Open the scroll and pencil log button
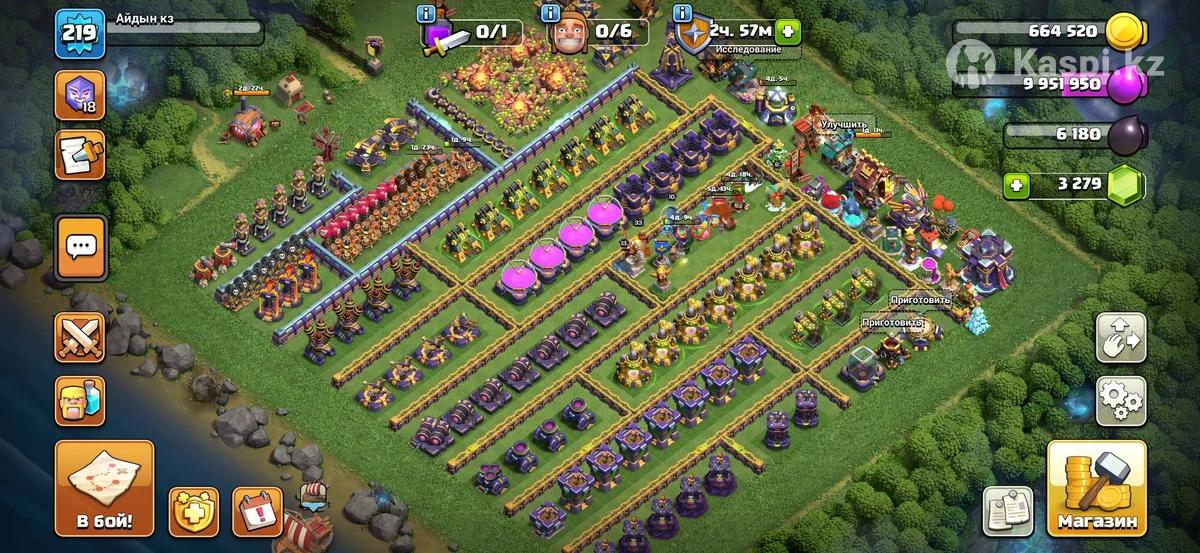1200x553 pixels. (79, 156)
